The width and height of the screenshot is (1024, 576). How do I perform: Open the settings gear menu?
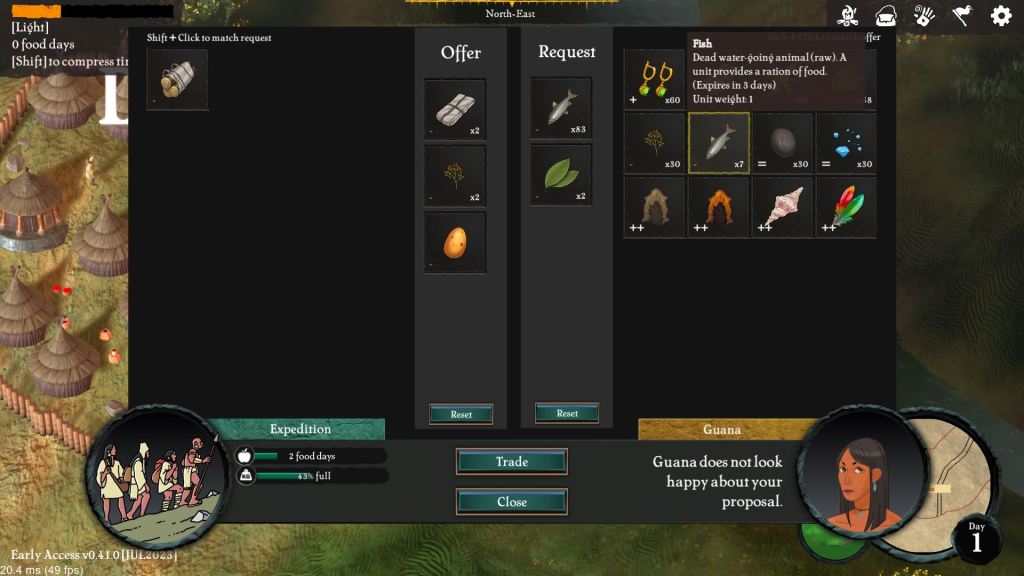tap(1000, 15)
